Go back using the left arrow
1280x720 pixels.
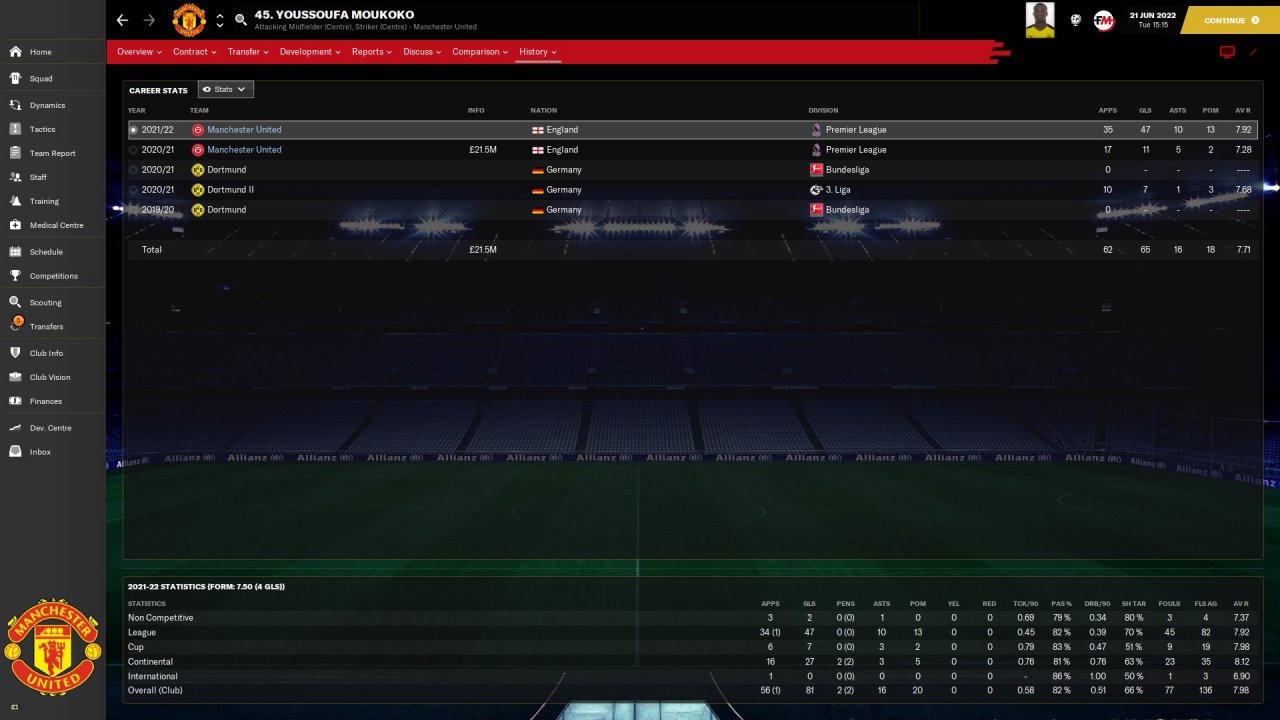click(122, 20)
